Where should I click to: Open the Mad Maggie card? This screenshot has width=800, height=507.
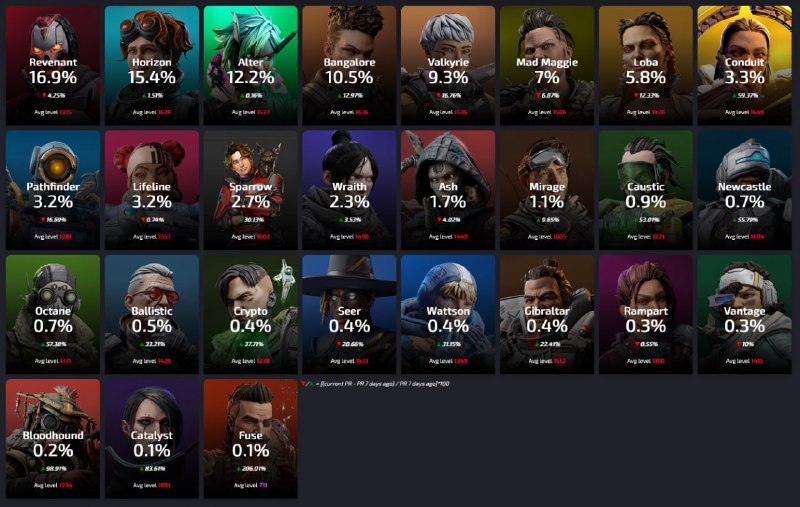point(547,66)
